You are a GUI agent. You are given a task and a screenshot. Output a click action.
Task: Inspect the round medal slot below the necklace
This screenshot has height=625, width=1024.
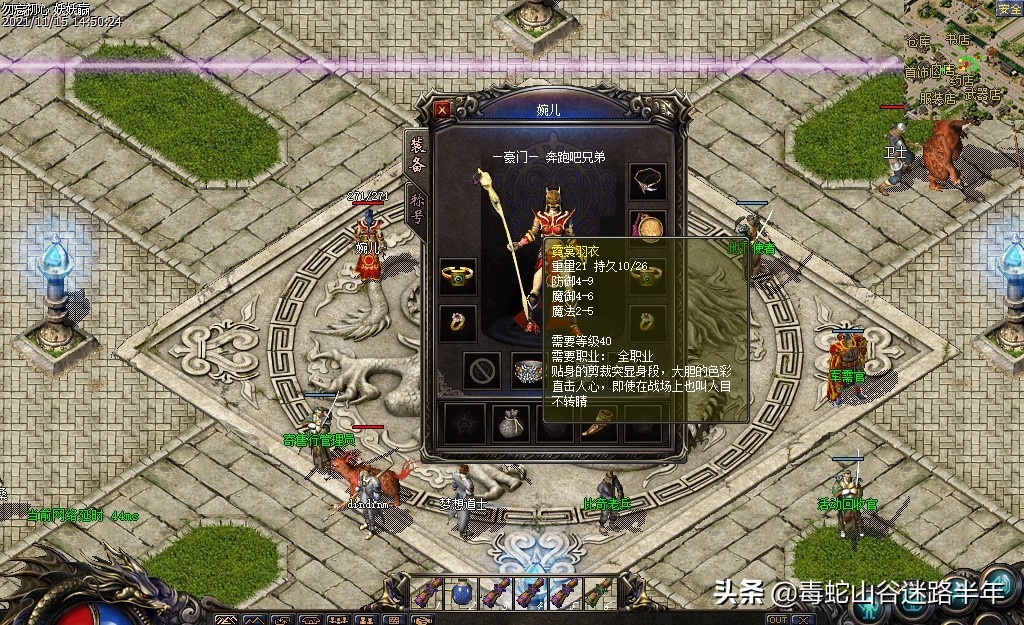point(649,229)
